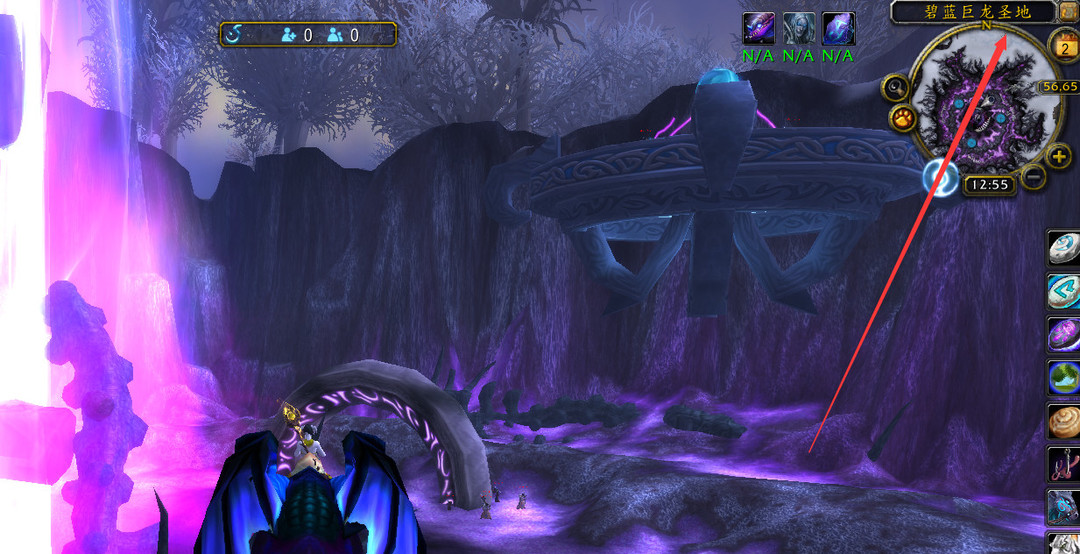Activate the green tree landscape icon

tap(1064, 378)
